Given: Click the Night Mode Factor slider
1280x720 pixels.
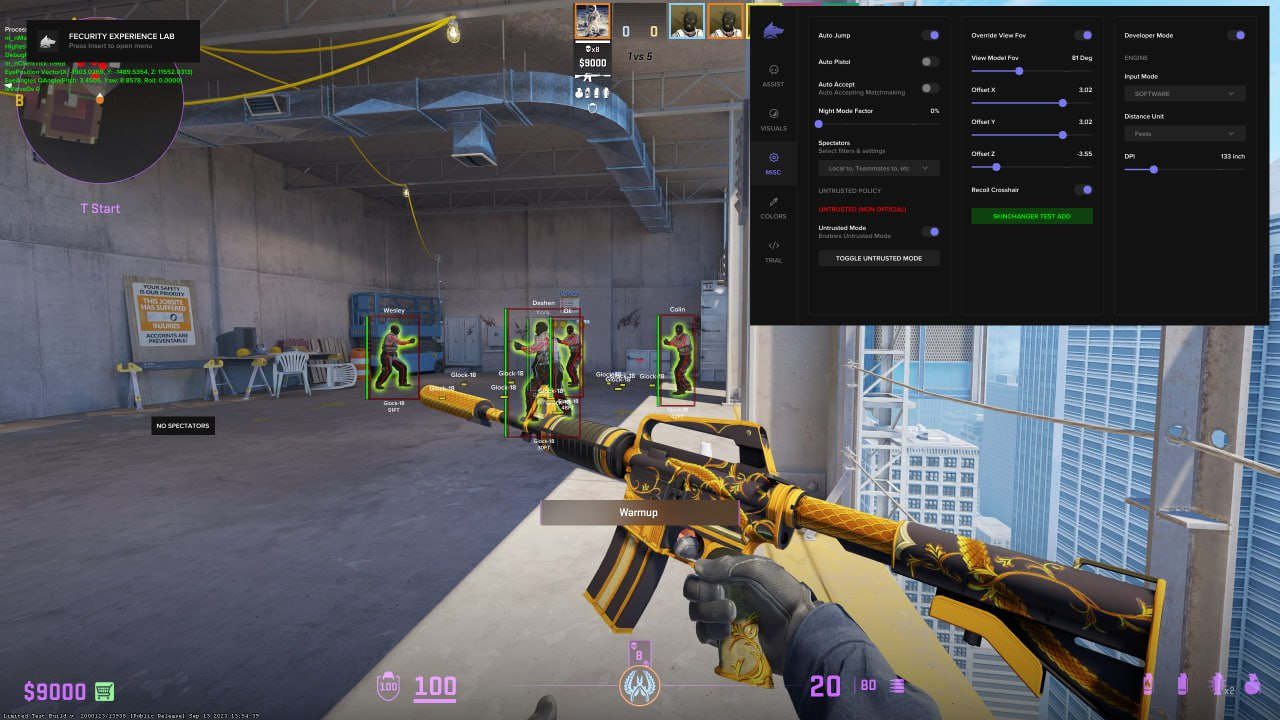Looking at the screenshot, I should (878, 124).
